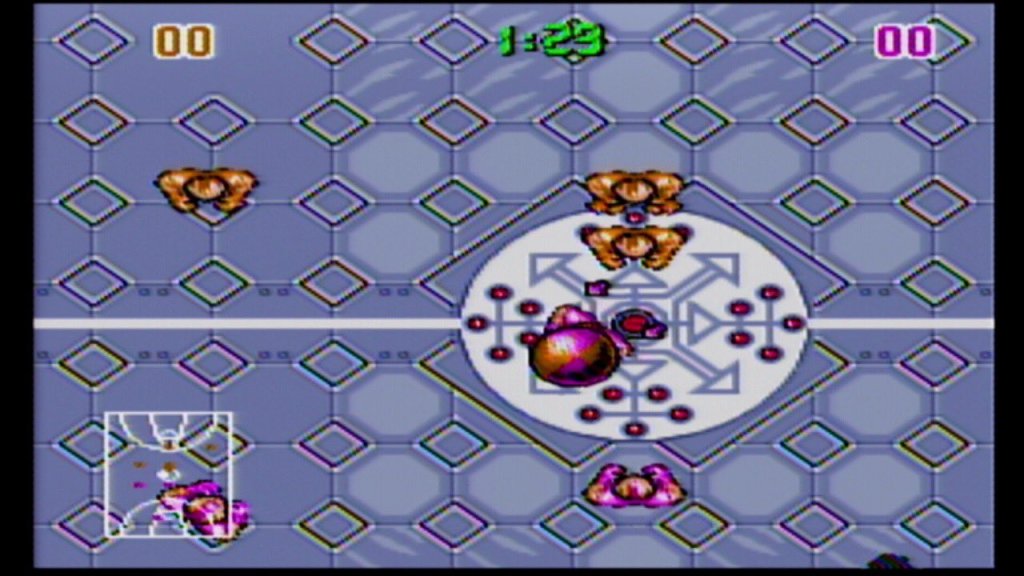Click the court minimap overlay
1024x576 pixels.
click(168, 473)
